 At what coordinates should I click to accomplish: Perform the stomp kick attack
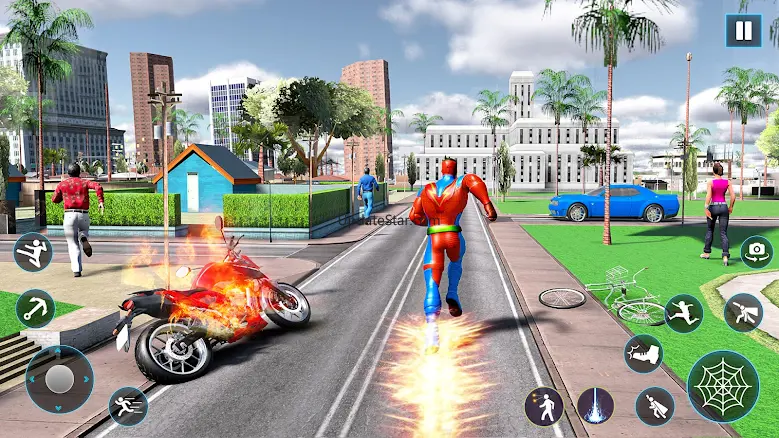pyautogui.click(x=643, y=353)
